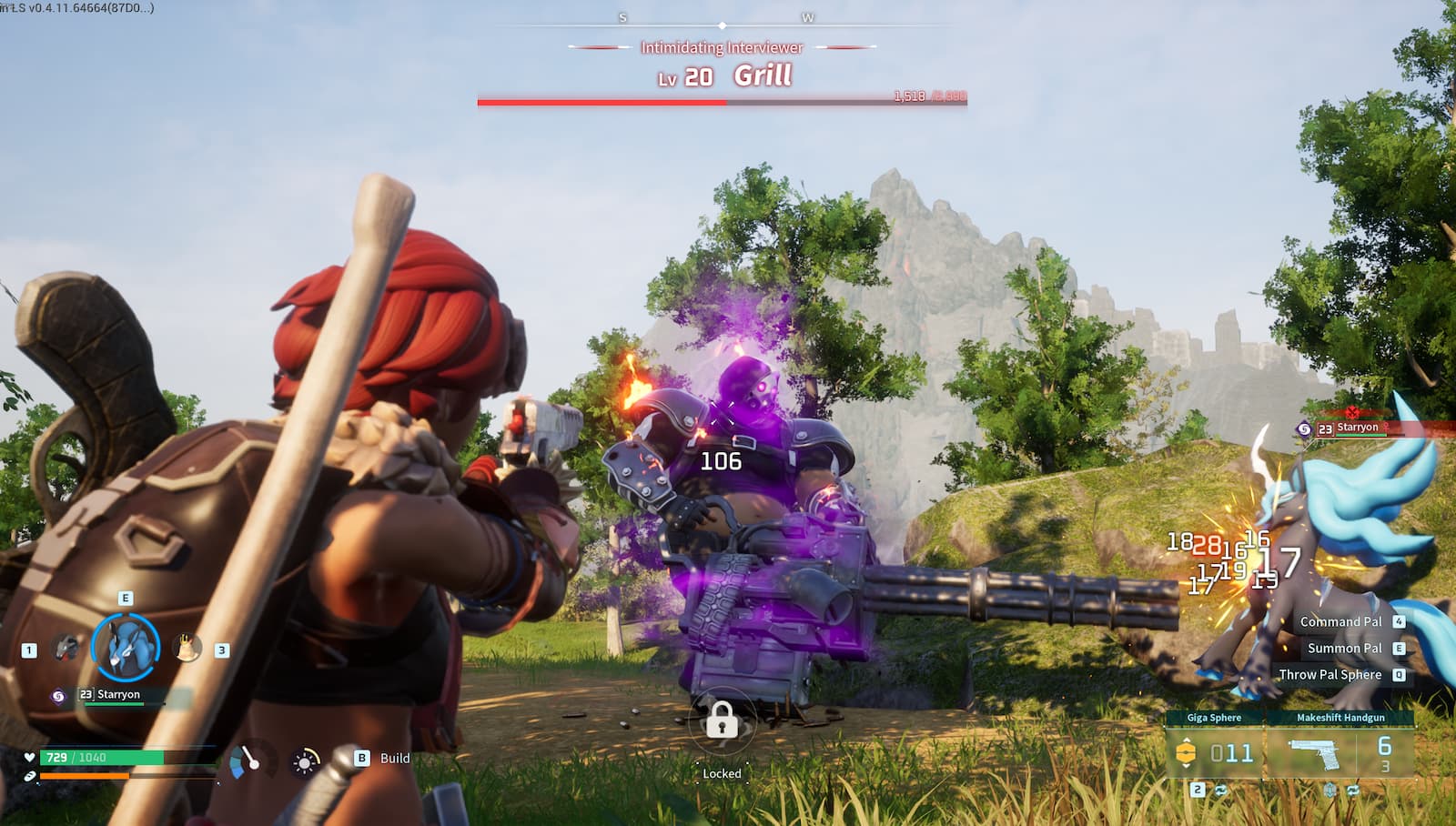Click the Command Pal action label
1456x826 pixels.
pyautogui.click(x=1340, y=622)
